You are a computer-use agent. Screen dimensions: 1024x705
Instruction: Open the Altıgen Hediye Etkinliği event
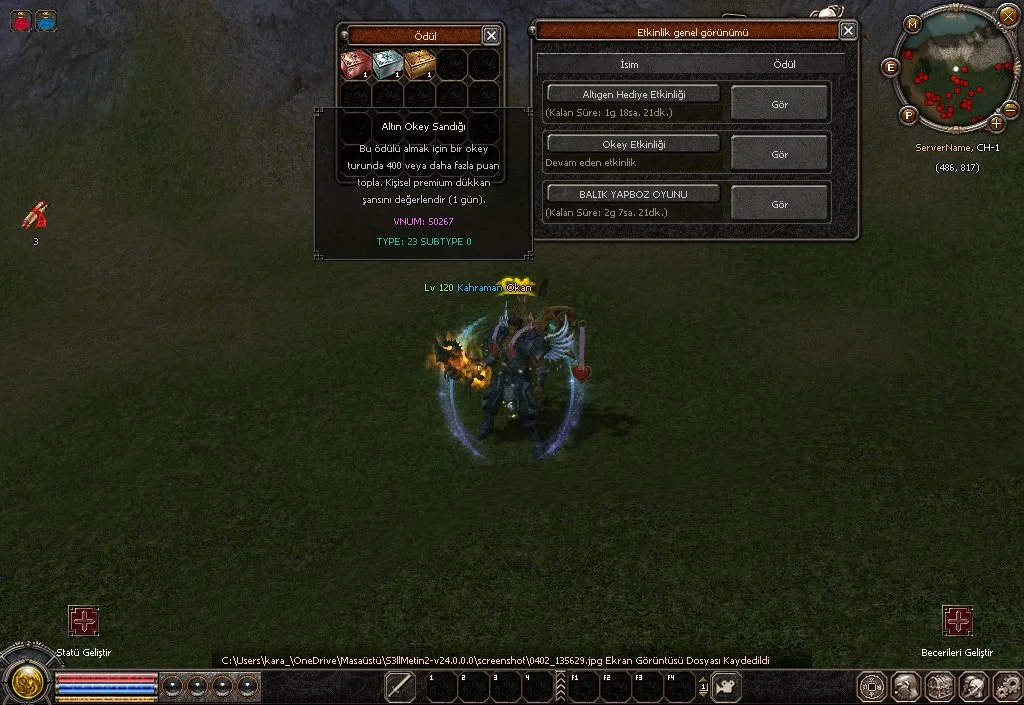pyautogui.click(x=633, y=94)
